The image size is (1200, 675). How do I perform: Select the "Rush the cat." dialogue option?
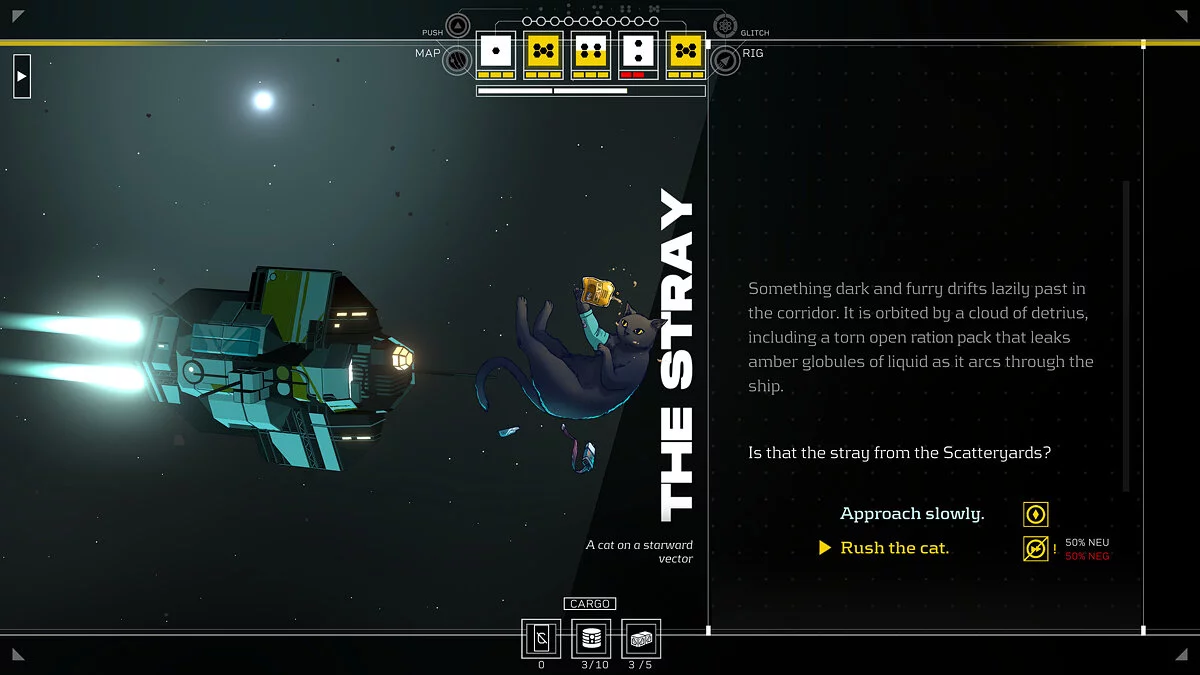[x=894, y=548]
